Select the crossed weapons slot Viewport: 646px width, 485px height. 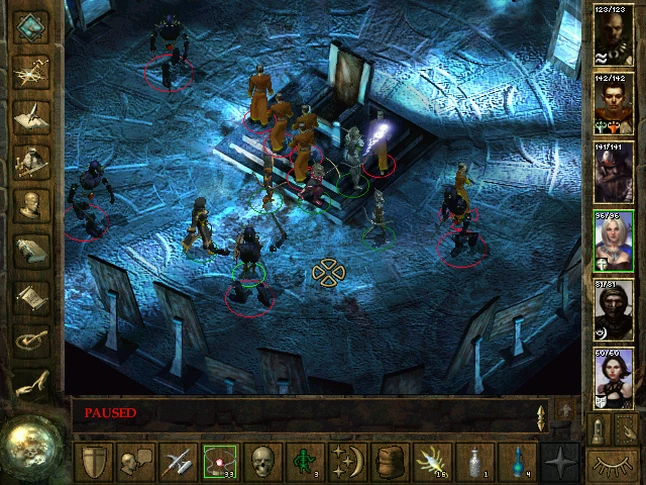coord(177,463)
